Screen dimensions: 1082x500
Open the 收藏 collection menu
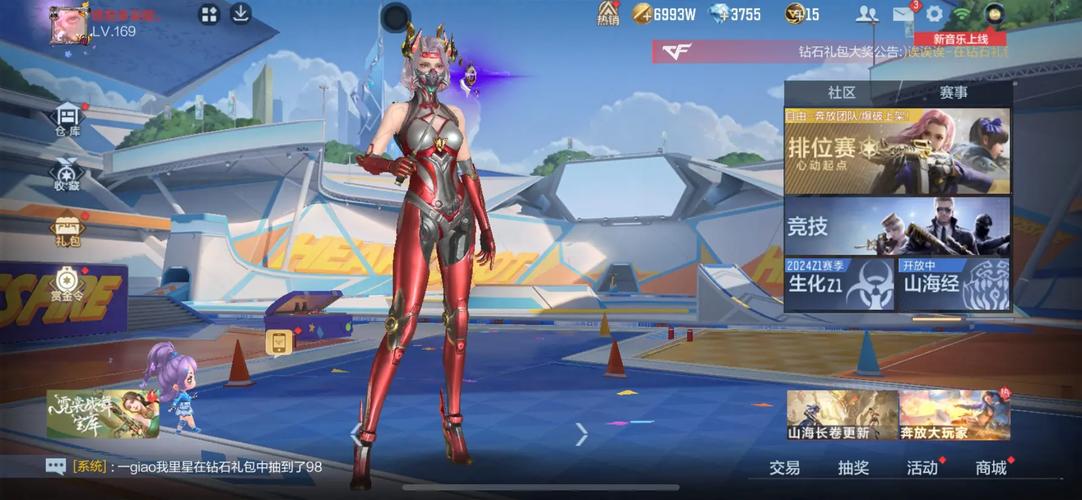[67, 174]
